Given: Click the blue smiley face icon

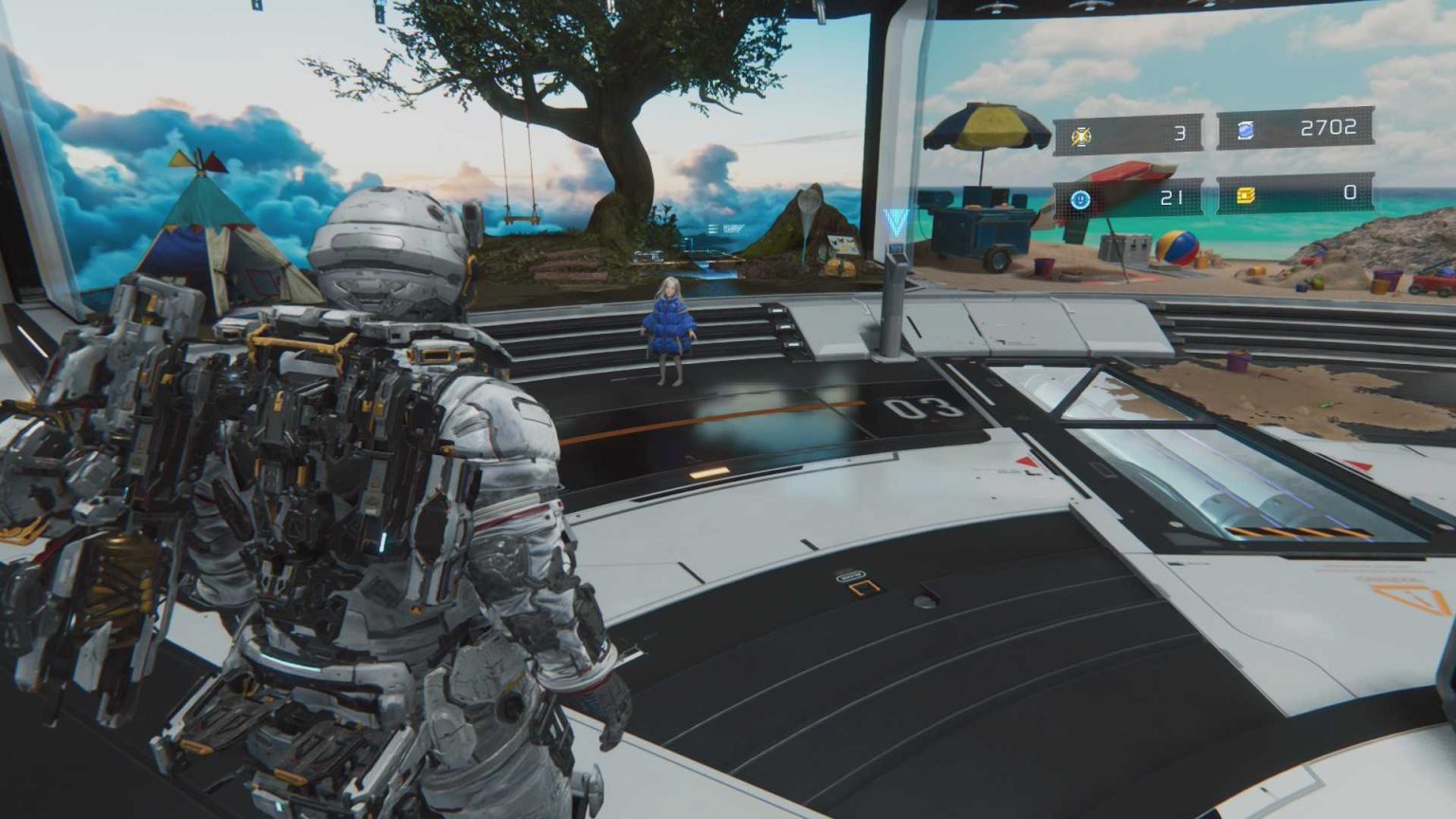Looking at the screenshot, I should point(1080,200).
